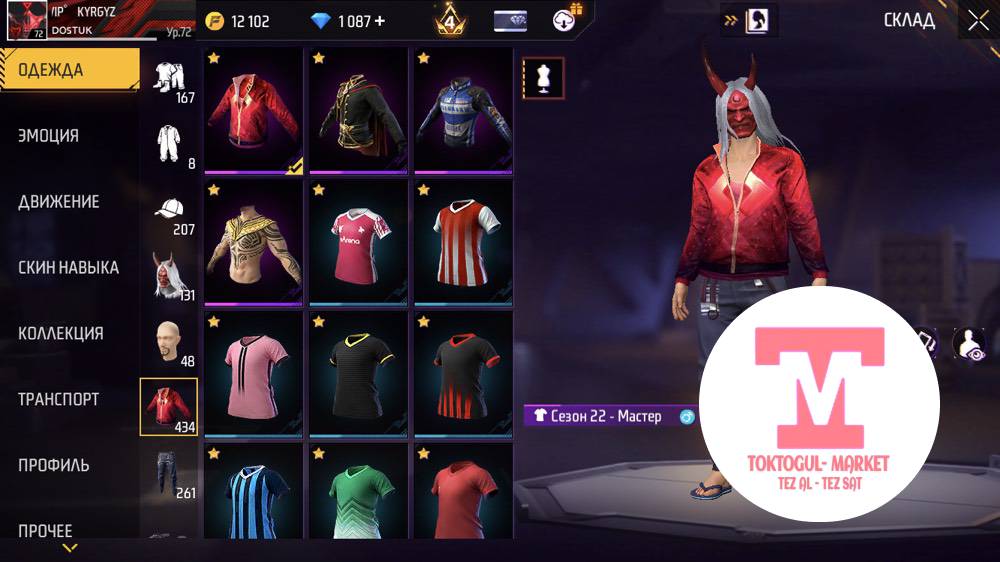Select the pink V-neck t-shirt
1000x562 pixels.
[x=253, y=375]
